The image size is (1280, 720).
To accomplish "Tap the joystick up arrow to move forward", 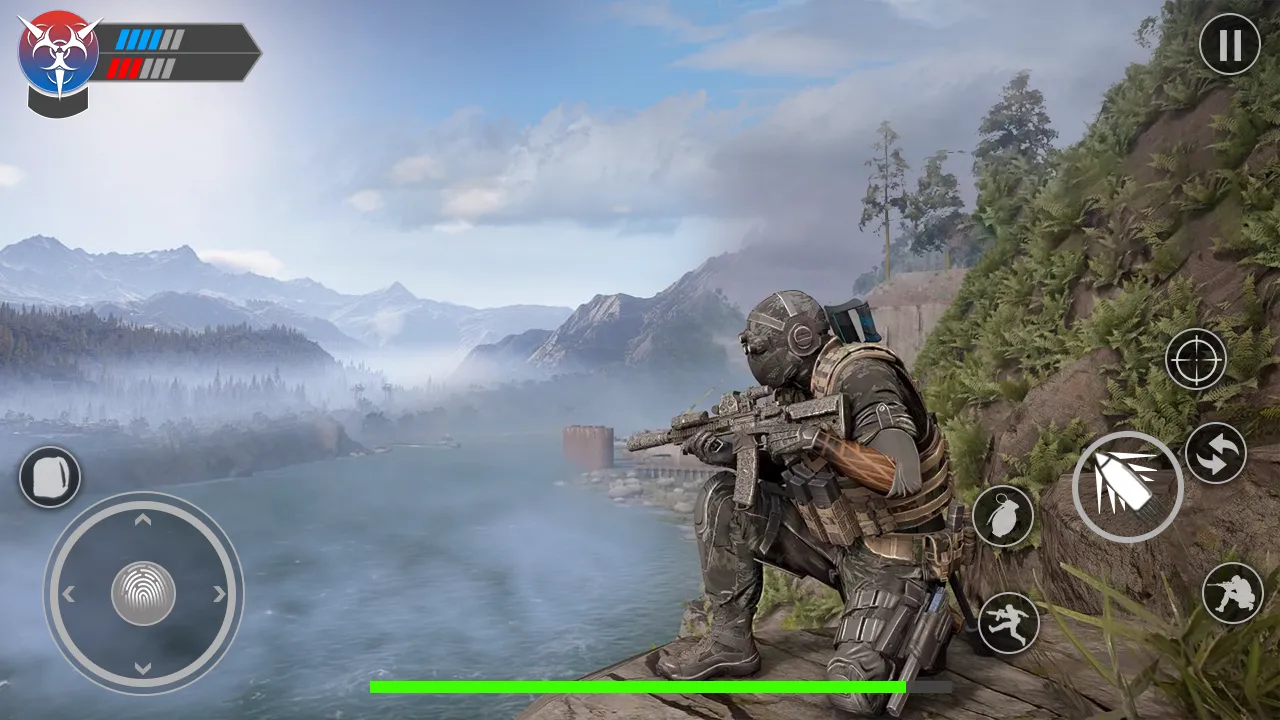I will tap(143, 520).
